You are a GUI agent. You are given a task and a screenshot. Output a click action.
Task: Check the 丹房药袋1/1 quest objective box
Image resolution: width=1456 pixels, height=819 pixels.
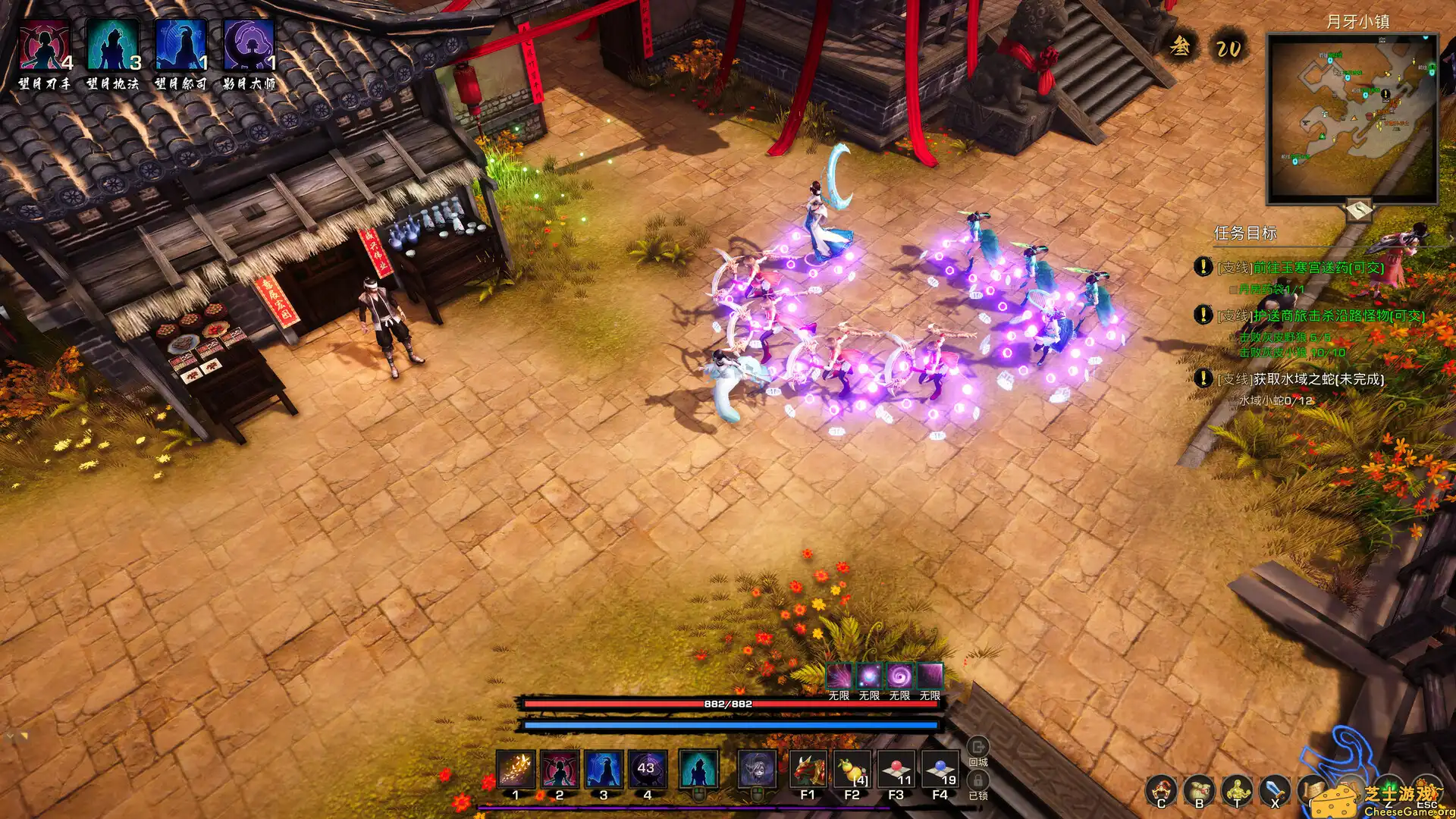1232,290
